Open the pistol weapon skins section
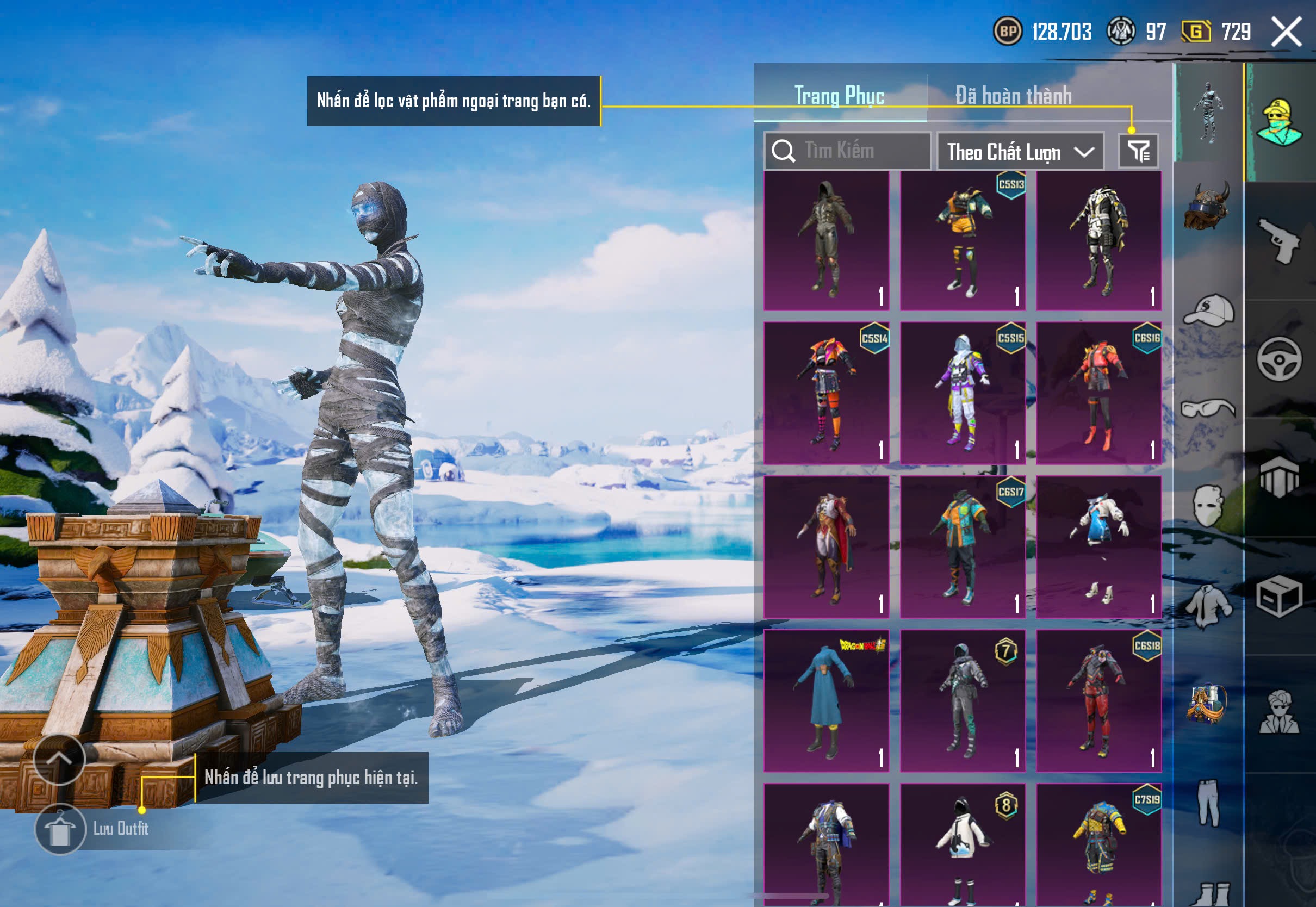Viewport: 1316px width, 907px height. point(1279,241)
